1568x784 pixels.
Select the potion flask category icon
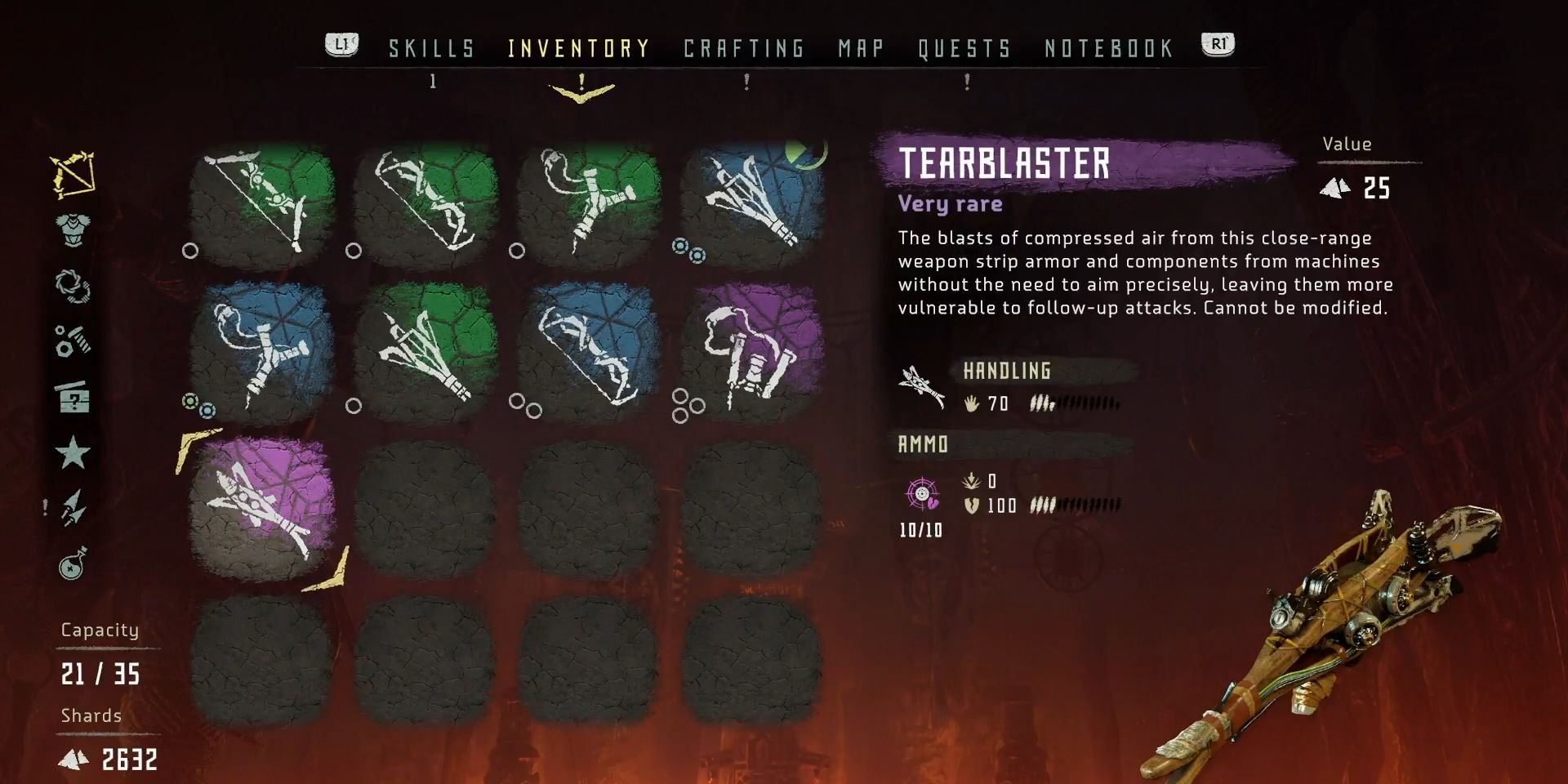coord(73,563)
